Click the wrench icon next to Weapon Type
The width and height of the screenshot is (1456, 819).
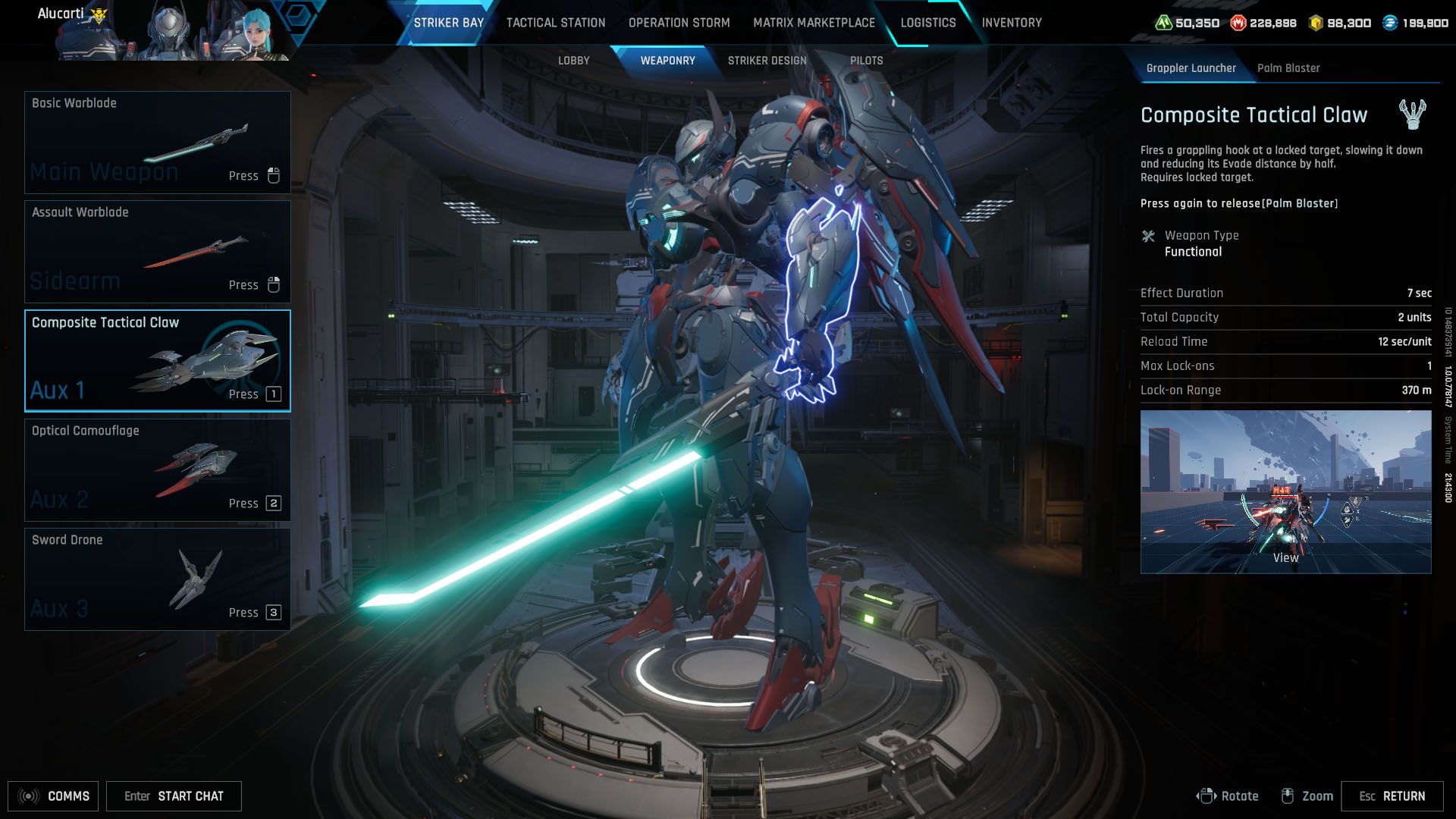point(1149,235)
